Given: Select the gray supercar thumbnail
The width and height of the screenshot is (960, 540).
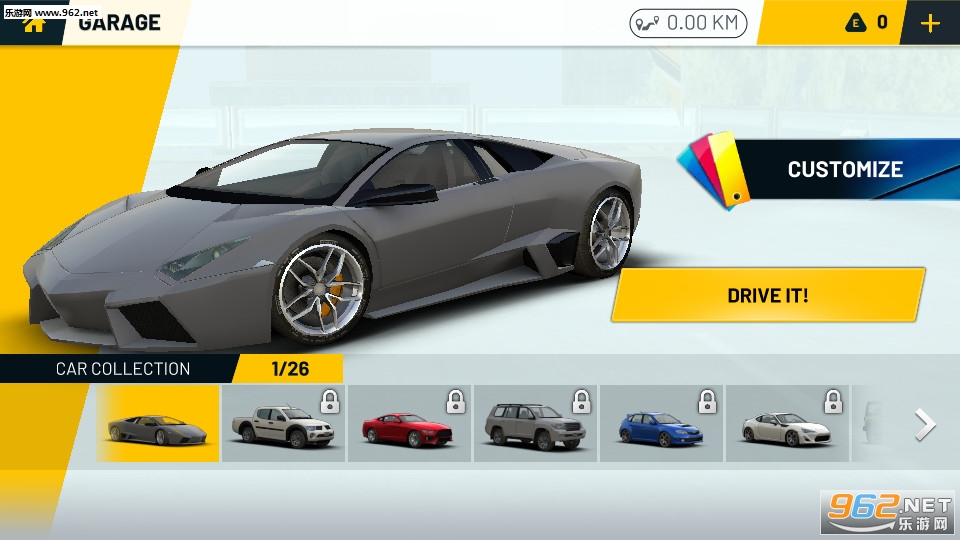Looking at the screenshot, I should click(x=158, y=424).
